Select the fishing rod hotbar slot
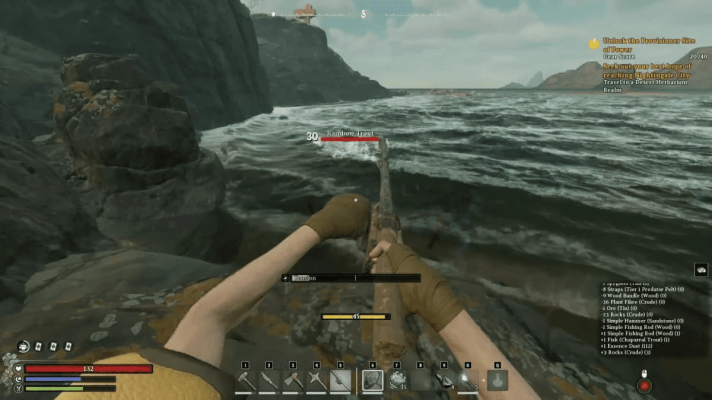The image size is (712, 400). point(341,381)
